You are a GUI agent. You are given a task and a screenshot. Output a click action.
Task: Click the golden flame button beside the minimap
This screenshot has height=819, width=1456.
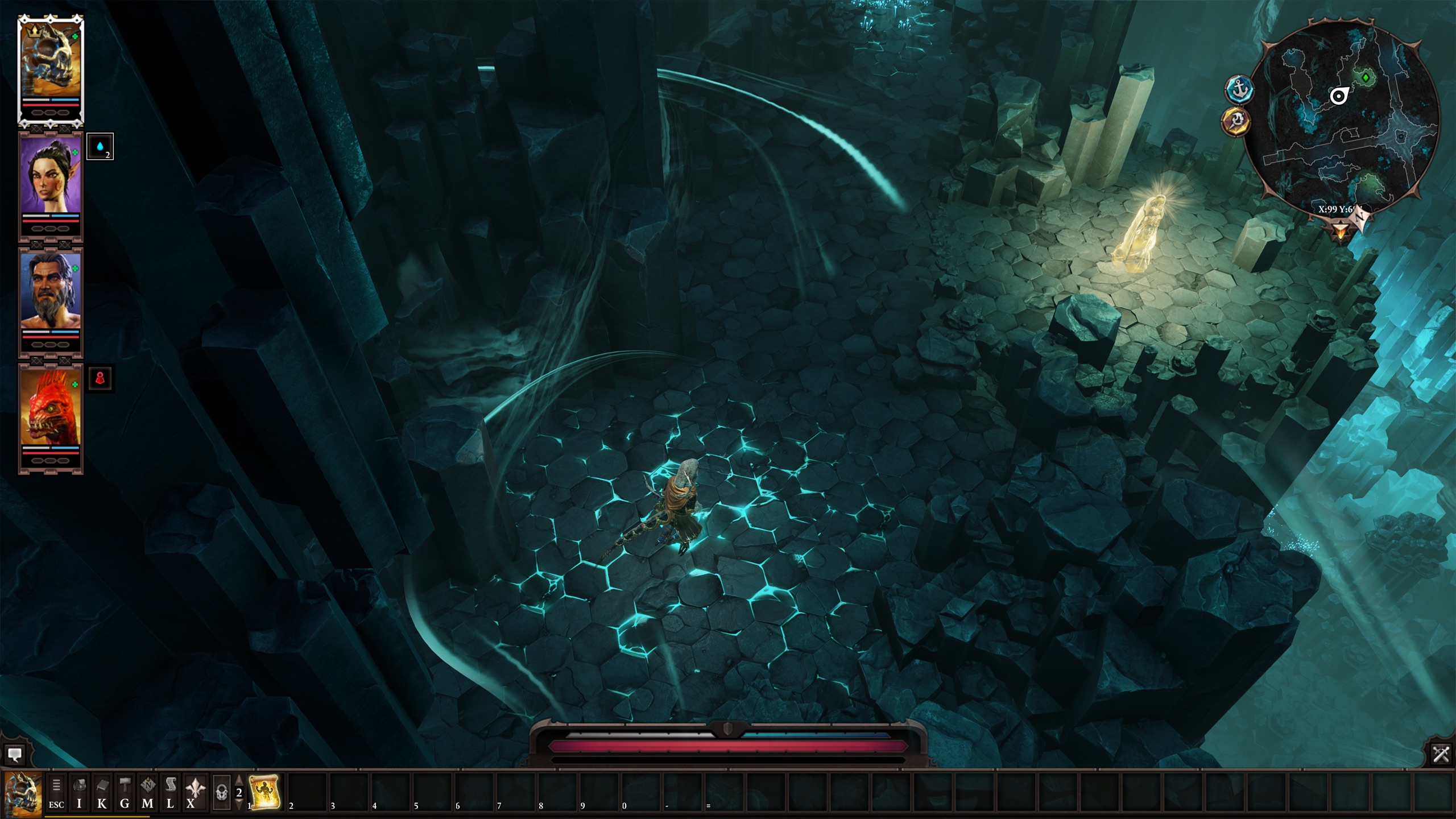(1236, 121)
